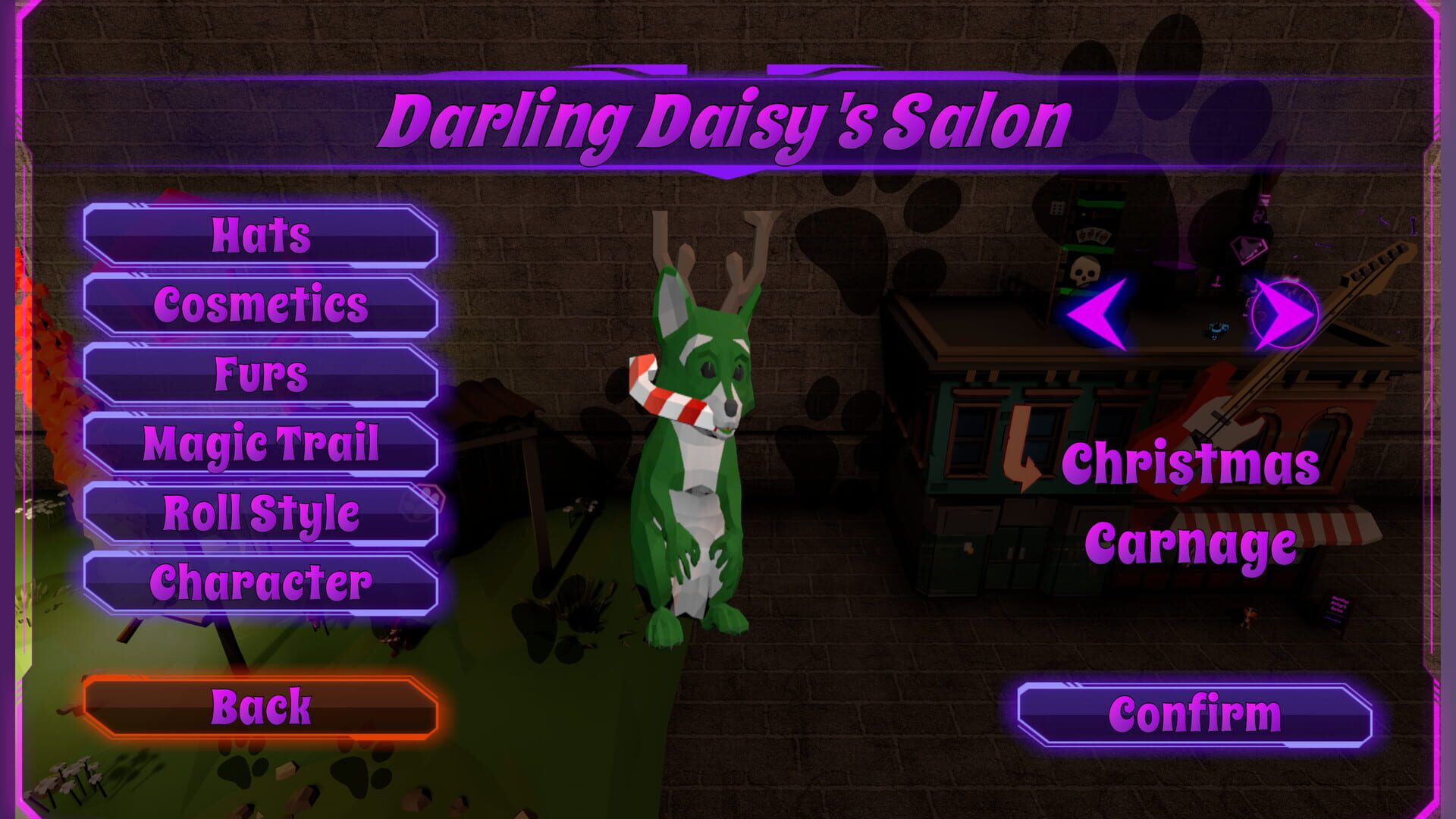The height and width of the screenshot is (819, 1456).
Task: Switch to the Character customization section
Action: coord(262,580)
